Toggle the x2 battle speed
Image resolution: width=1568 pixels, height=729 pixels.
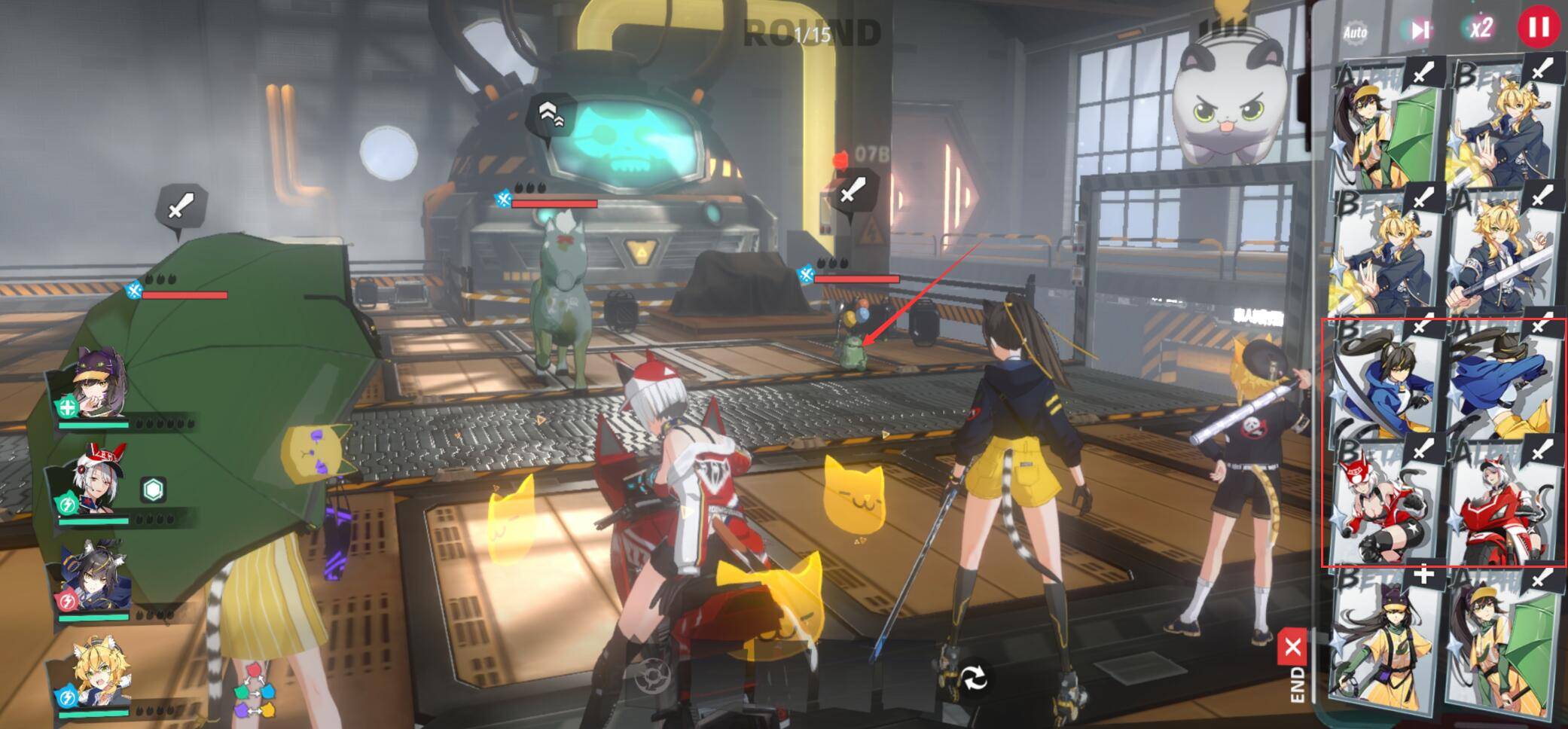(1480, 29)
